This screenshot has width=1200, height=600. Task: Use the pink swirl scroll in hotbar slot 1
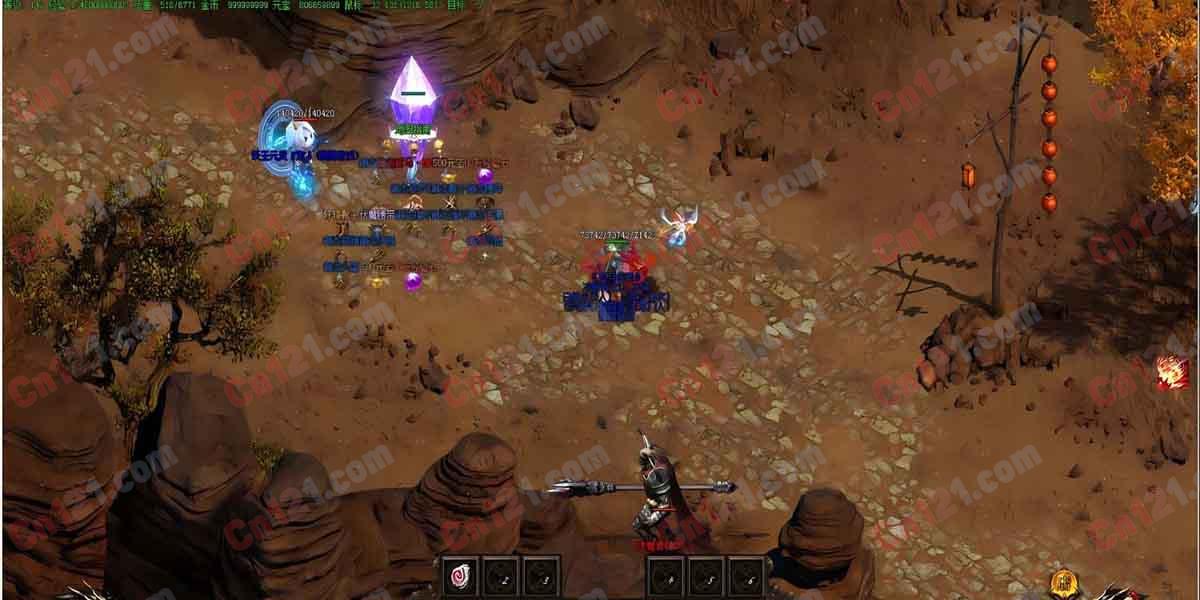(x=460, y=577)
